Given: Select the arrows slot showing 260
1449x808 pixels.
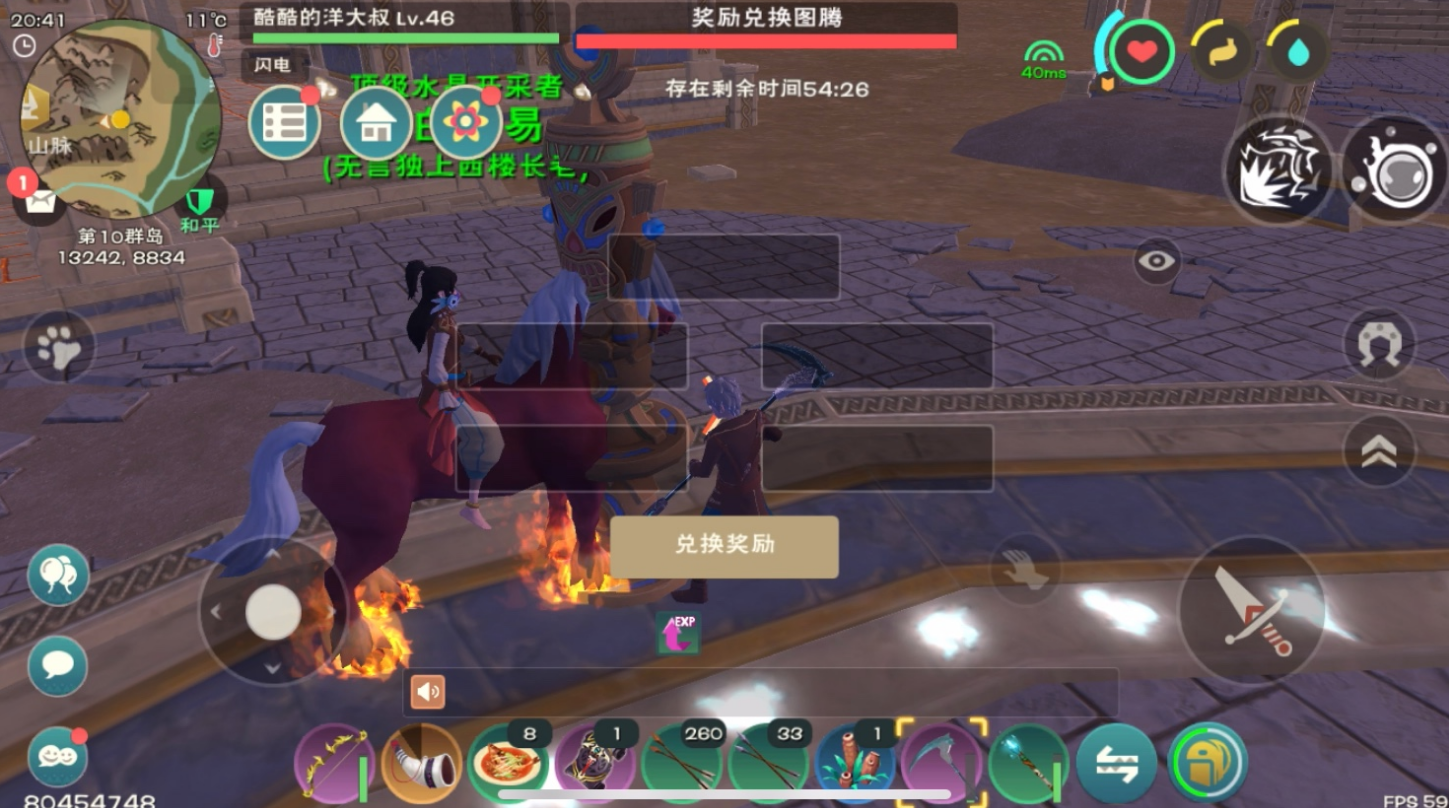Looking at the screenshot, I should pos(681,764).
